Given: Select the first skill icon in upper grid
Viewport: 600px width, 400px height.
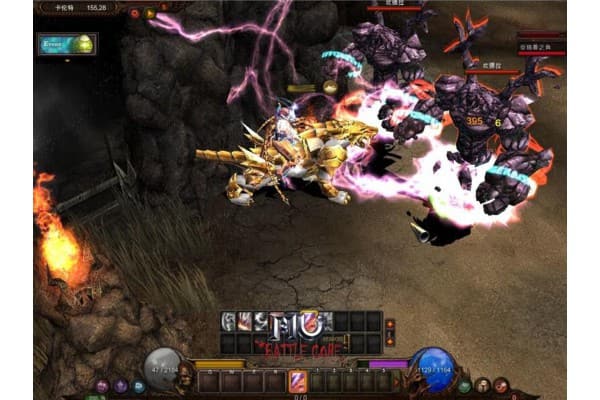Looking at the screenshot, I should (x=229, y=321).
